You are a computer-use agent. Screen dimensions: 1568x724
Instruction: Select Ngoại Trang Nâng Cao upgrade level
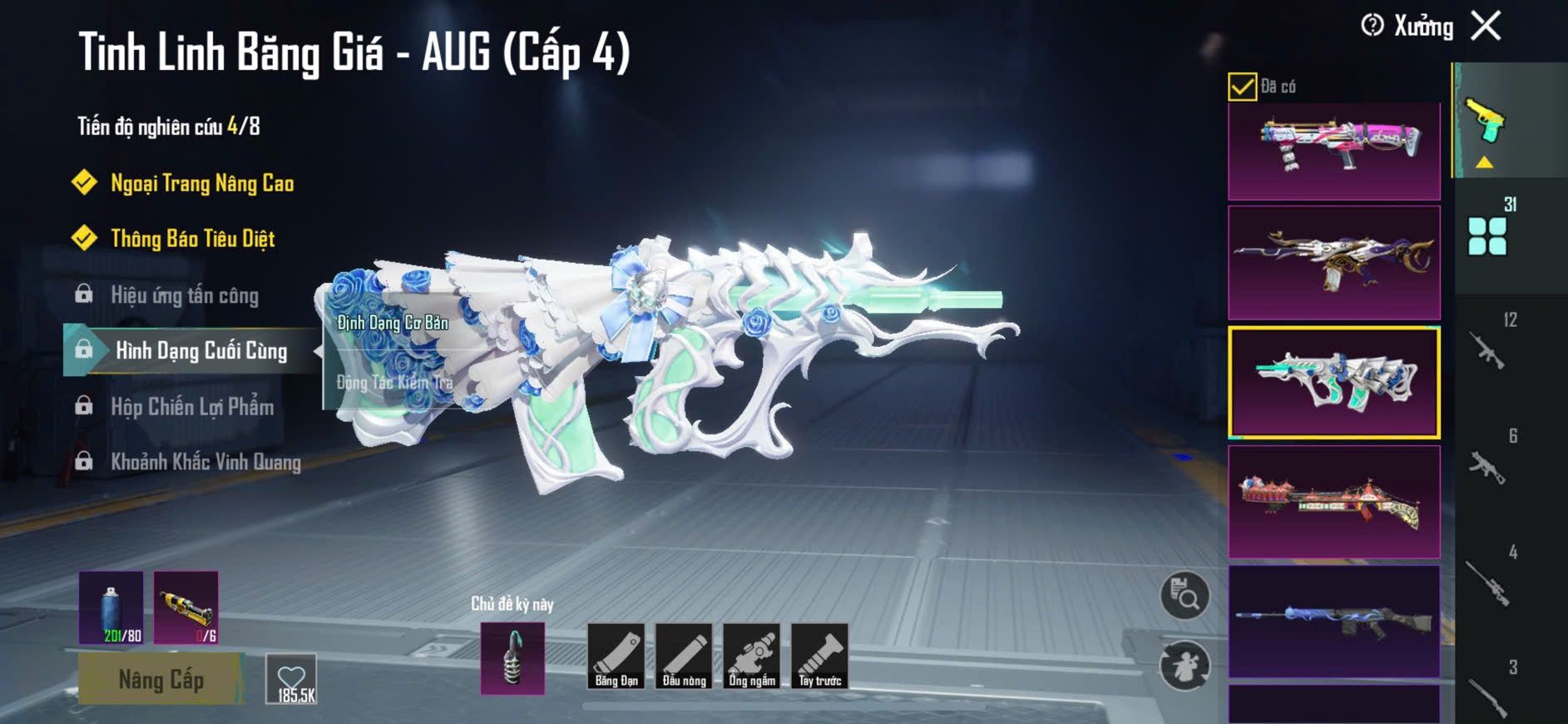201,183
